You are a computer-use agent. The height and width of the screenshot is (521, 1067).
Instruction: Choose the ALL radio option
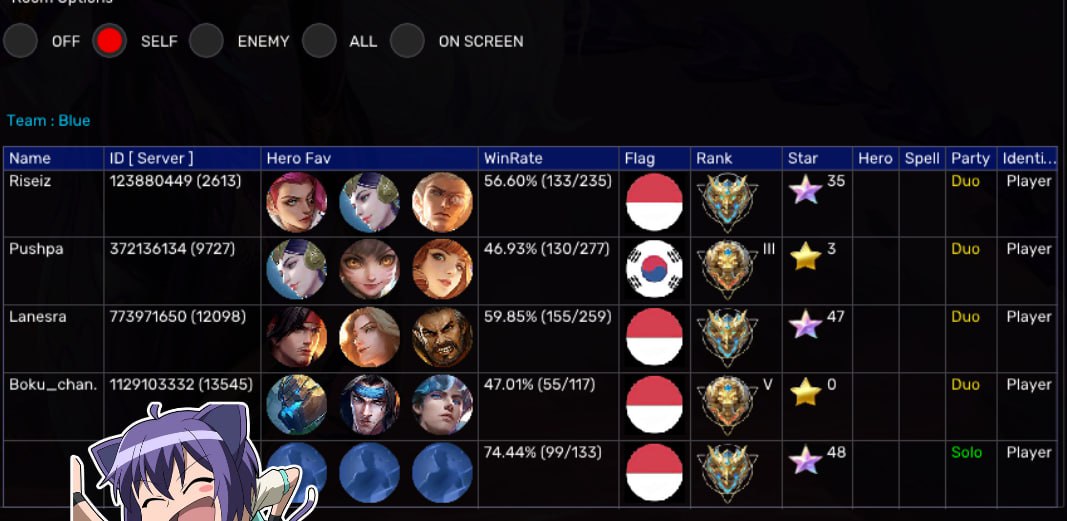pos(319,41)
